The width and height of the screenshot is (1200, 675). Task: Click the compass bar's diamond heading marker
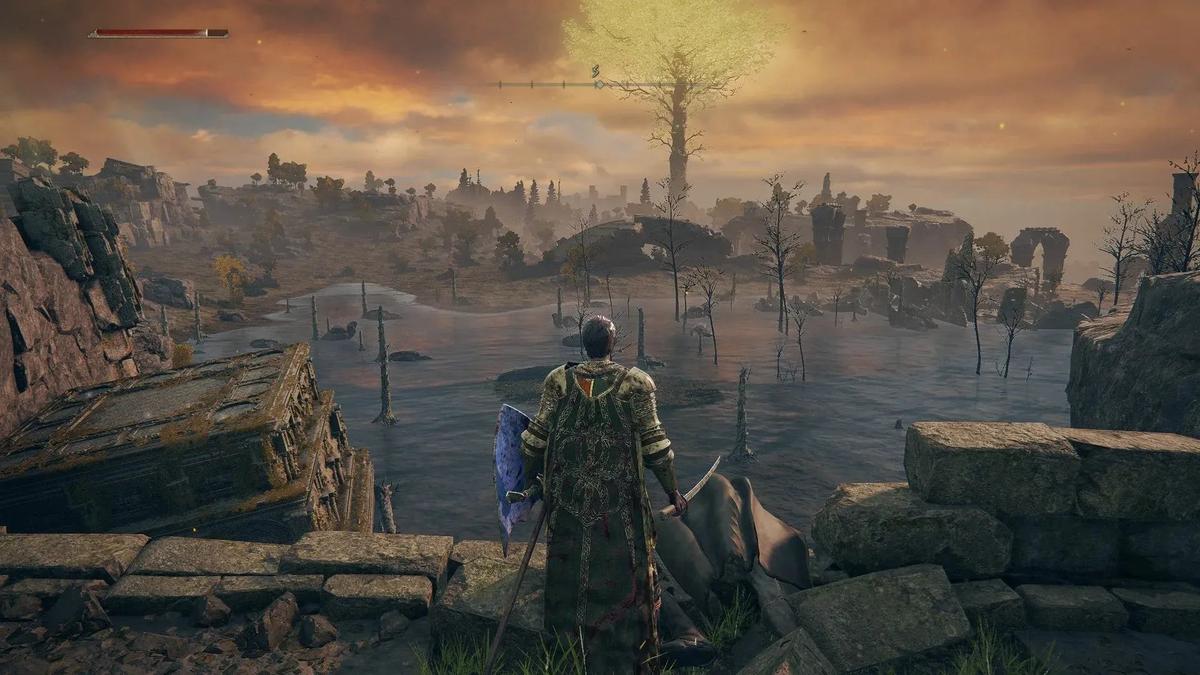(x=600, y=84)
